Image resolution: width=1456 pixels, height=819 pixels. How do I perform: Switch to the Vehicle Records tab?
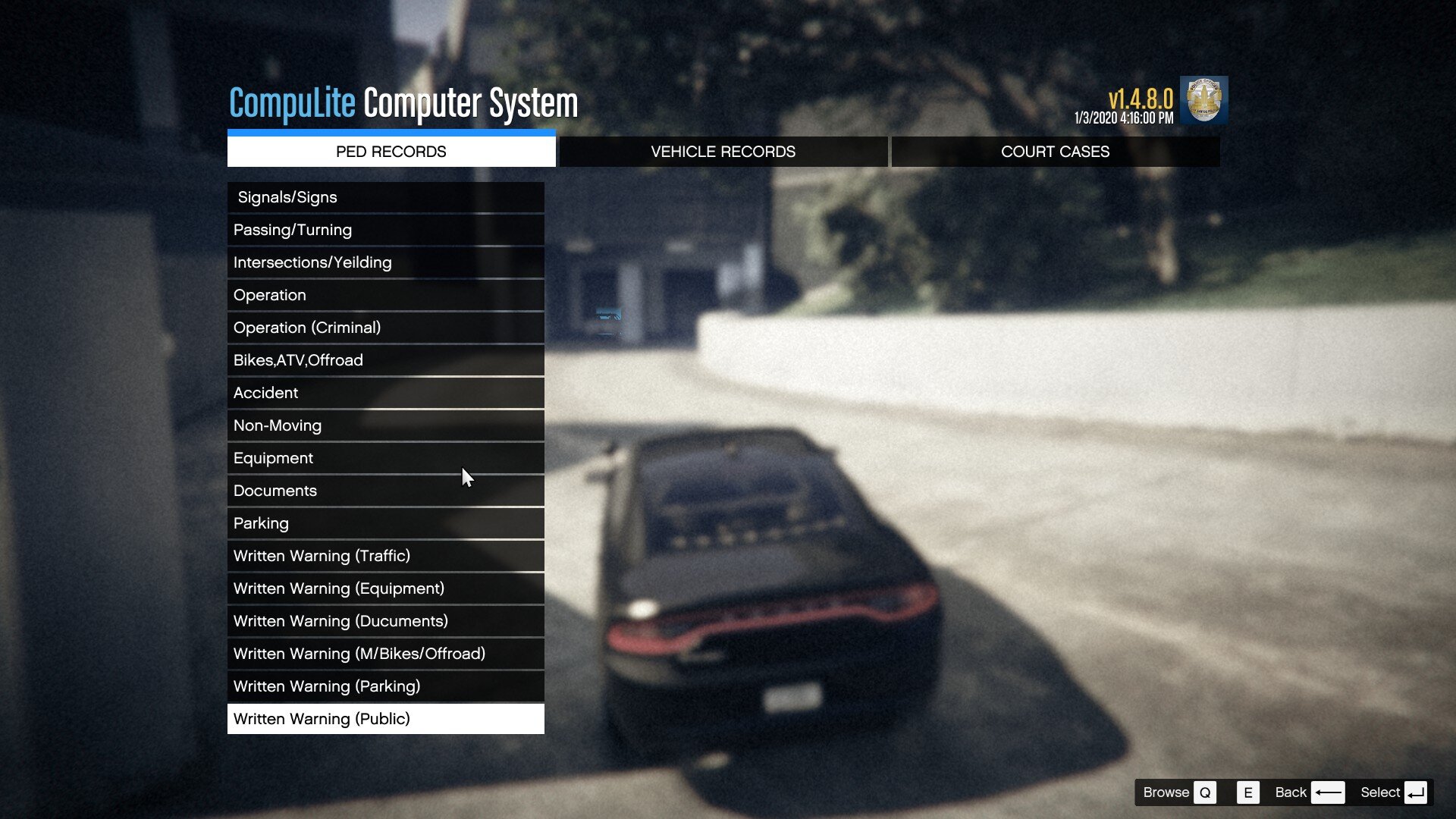[x=723, y=152]
